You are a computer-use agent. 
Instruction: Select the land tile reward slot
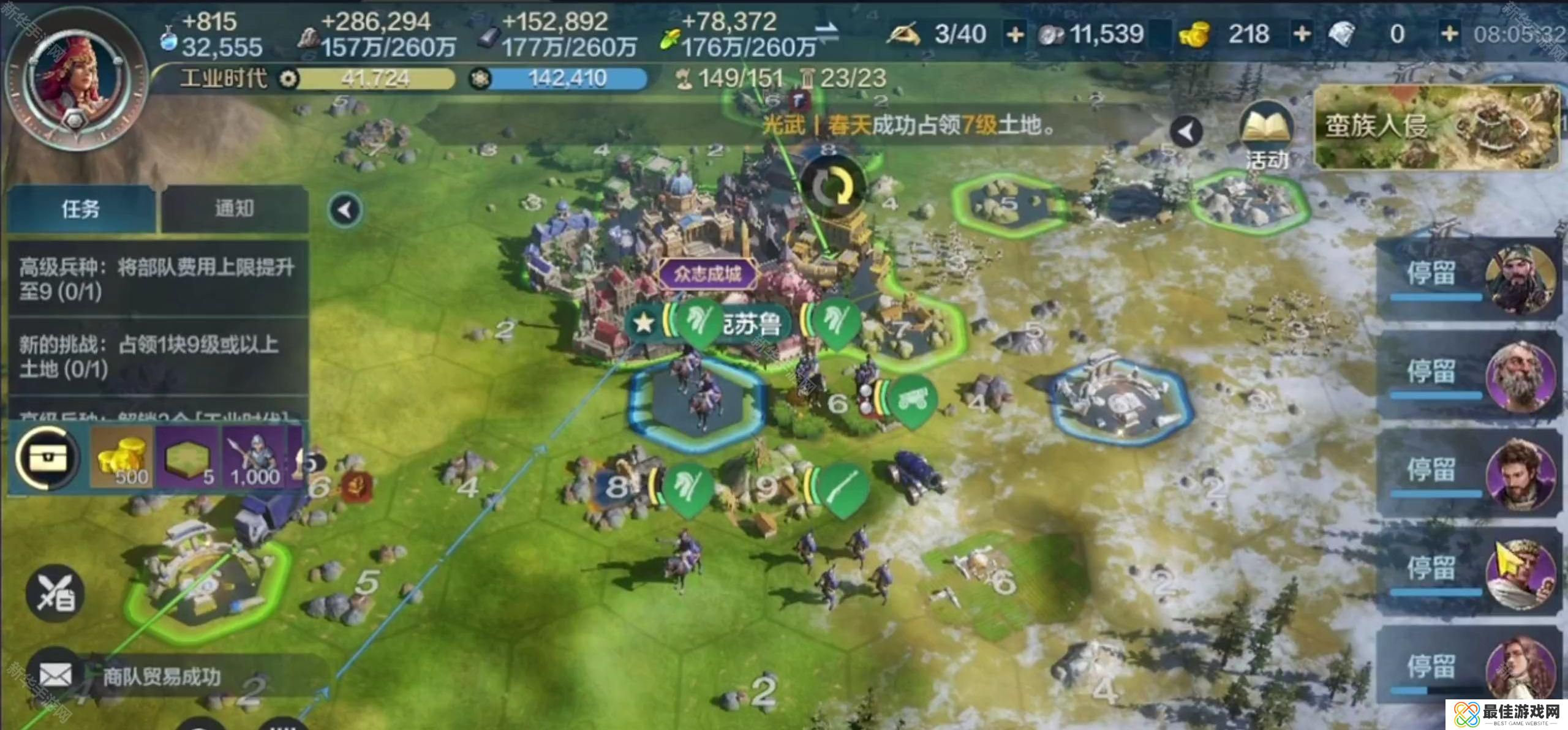pos(187,457)
